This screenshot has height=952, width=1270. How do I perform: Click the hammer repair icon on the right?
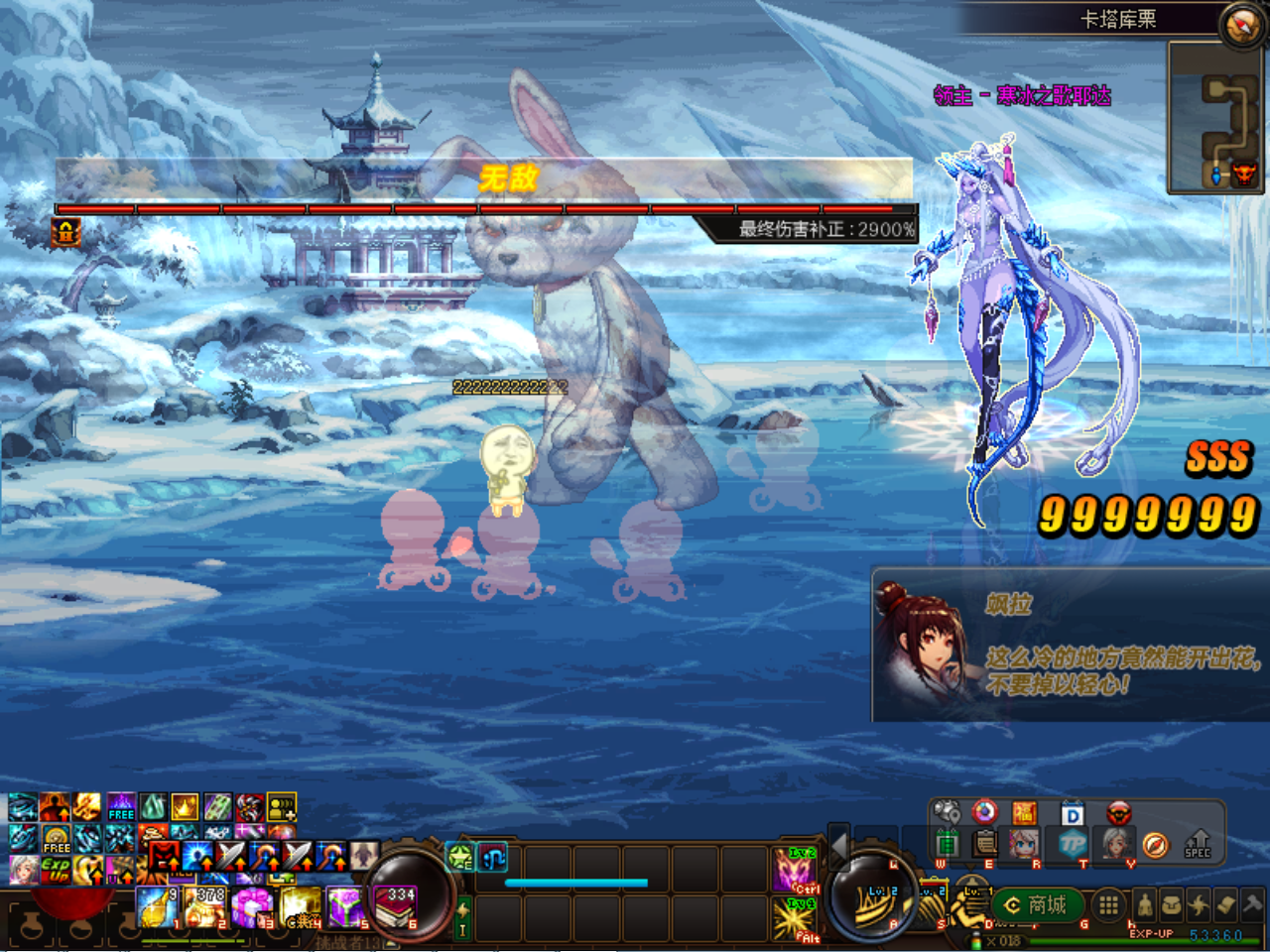[1251, 904]
